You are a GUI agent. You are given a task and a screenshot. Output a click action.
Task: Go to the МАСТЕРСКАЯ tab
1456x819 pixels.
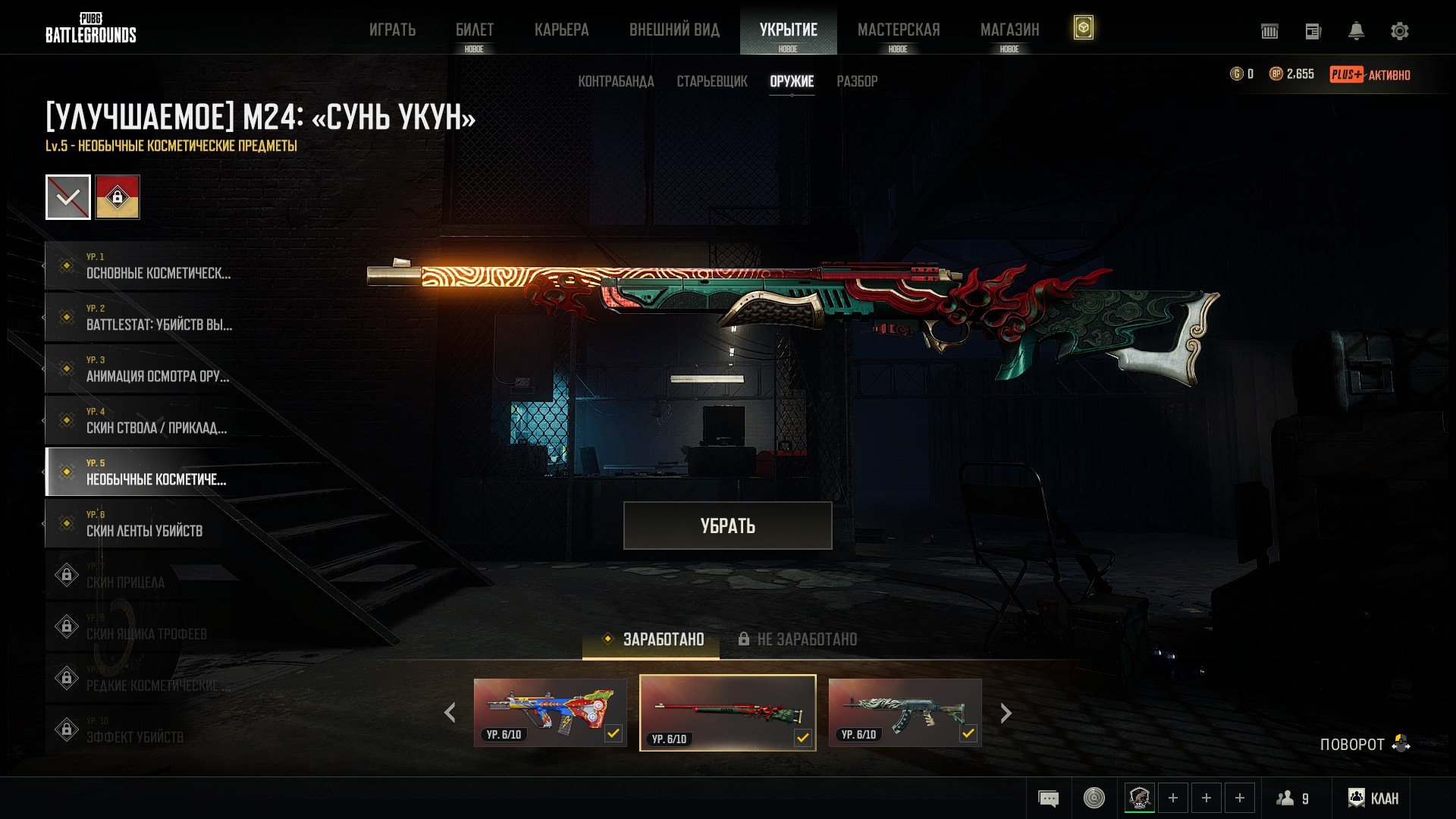point(898,30)
